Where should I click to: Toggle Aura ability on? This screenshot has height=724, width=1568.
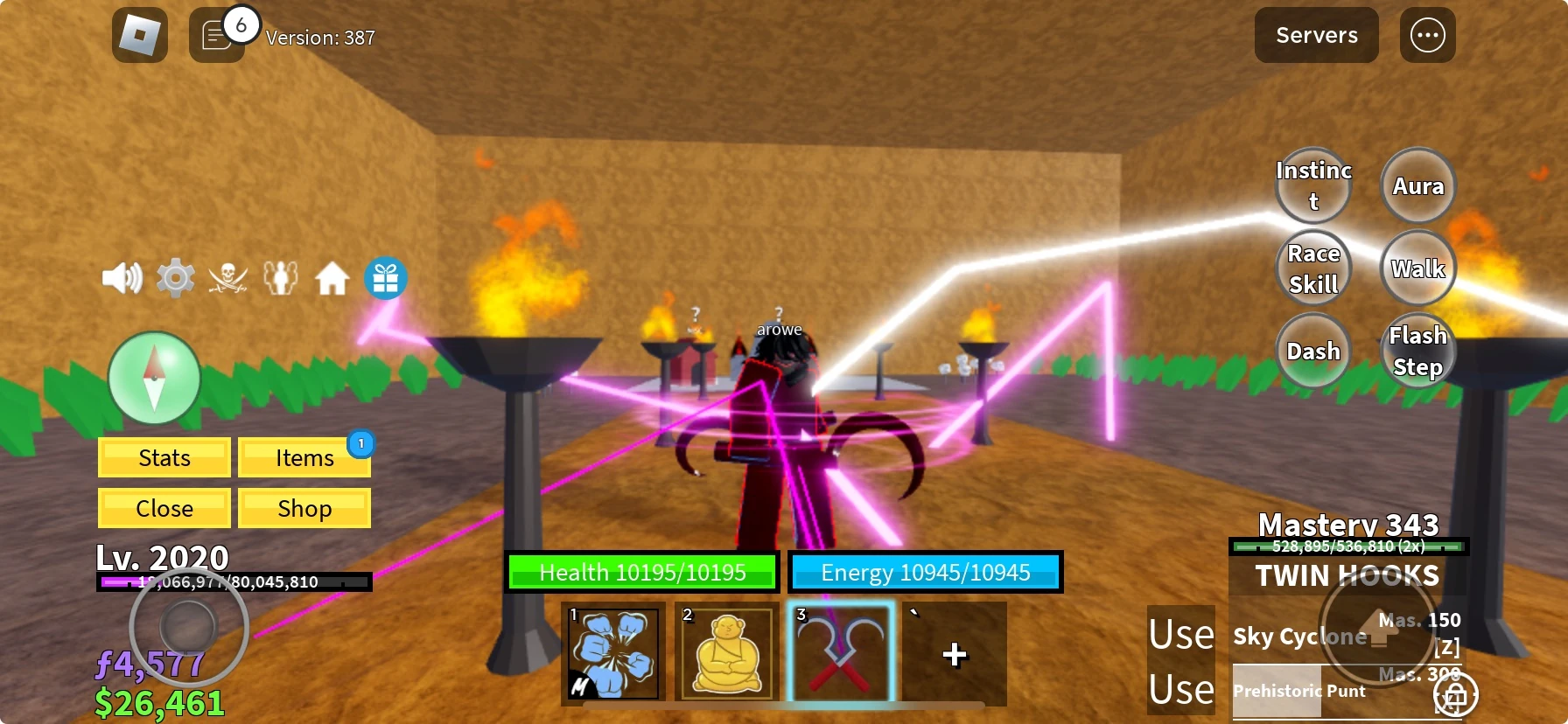1417,184
